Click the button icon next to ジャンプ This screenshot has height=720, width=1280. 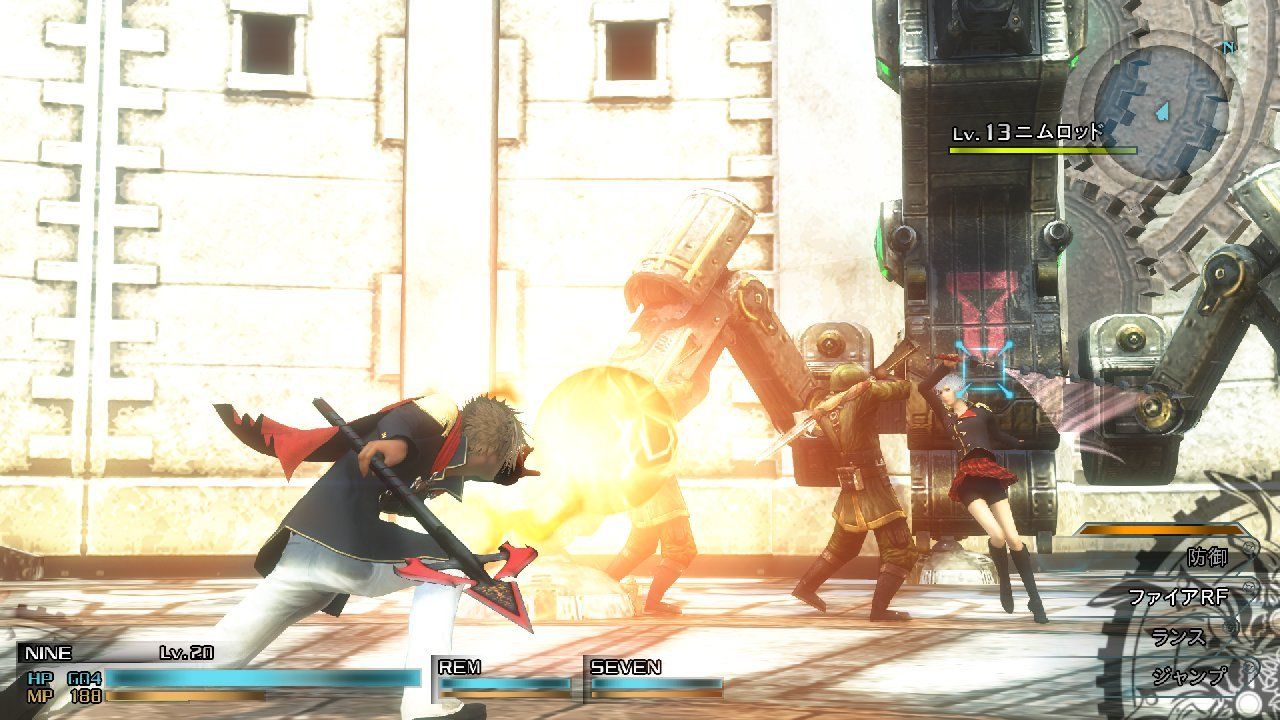tap(1247, 666)
